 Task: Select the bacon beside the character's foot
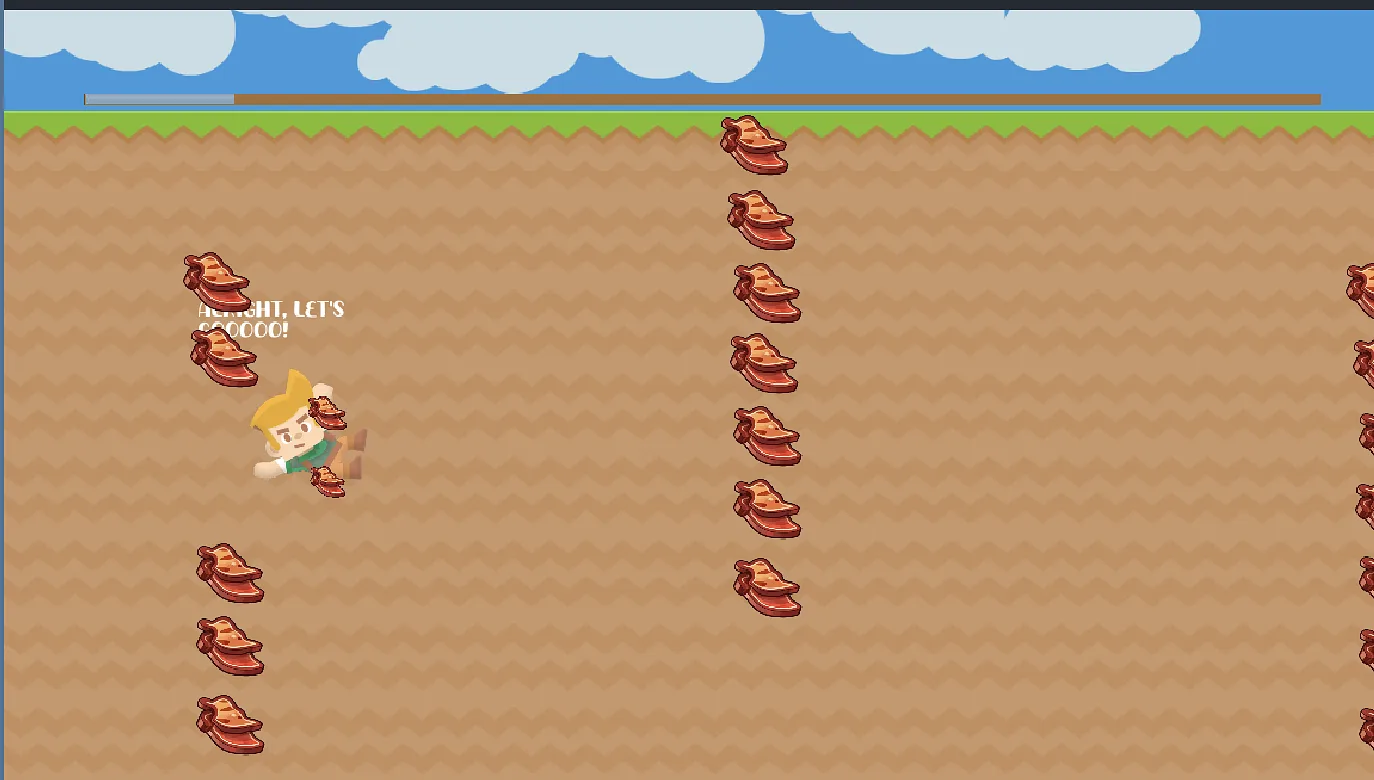point(328,483)
